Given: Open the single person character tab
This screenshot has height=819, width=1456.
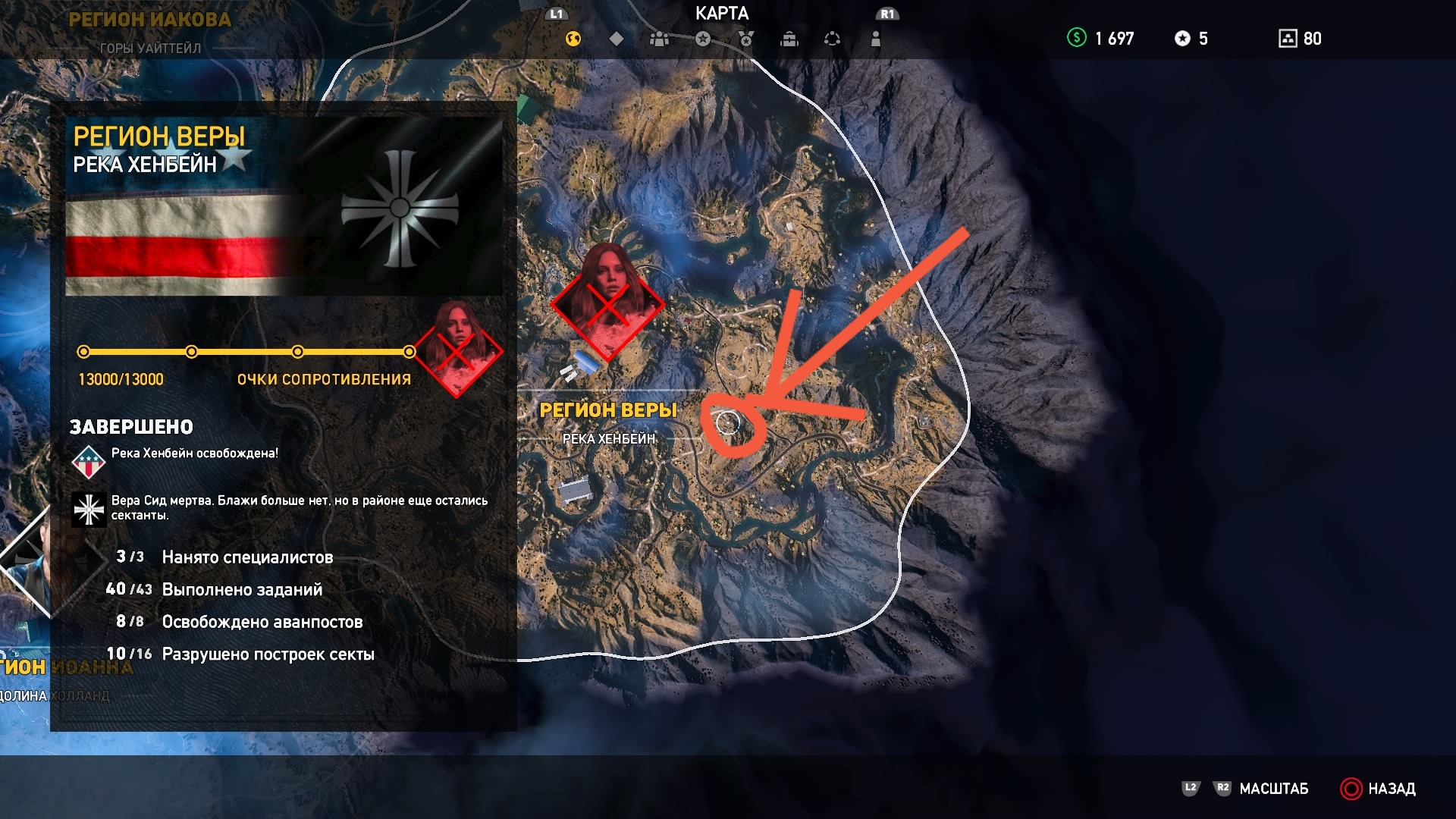Looking at the screenshot, I should click(876, 39).
